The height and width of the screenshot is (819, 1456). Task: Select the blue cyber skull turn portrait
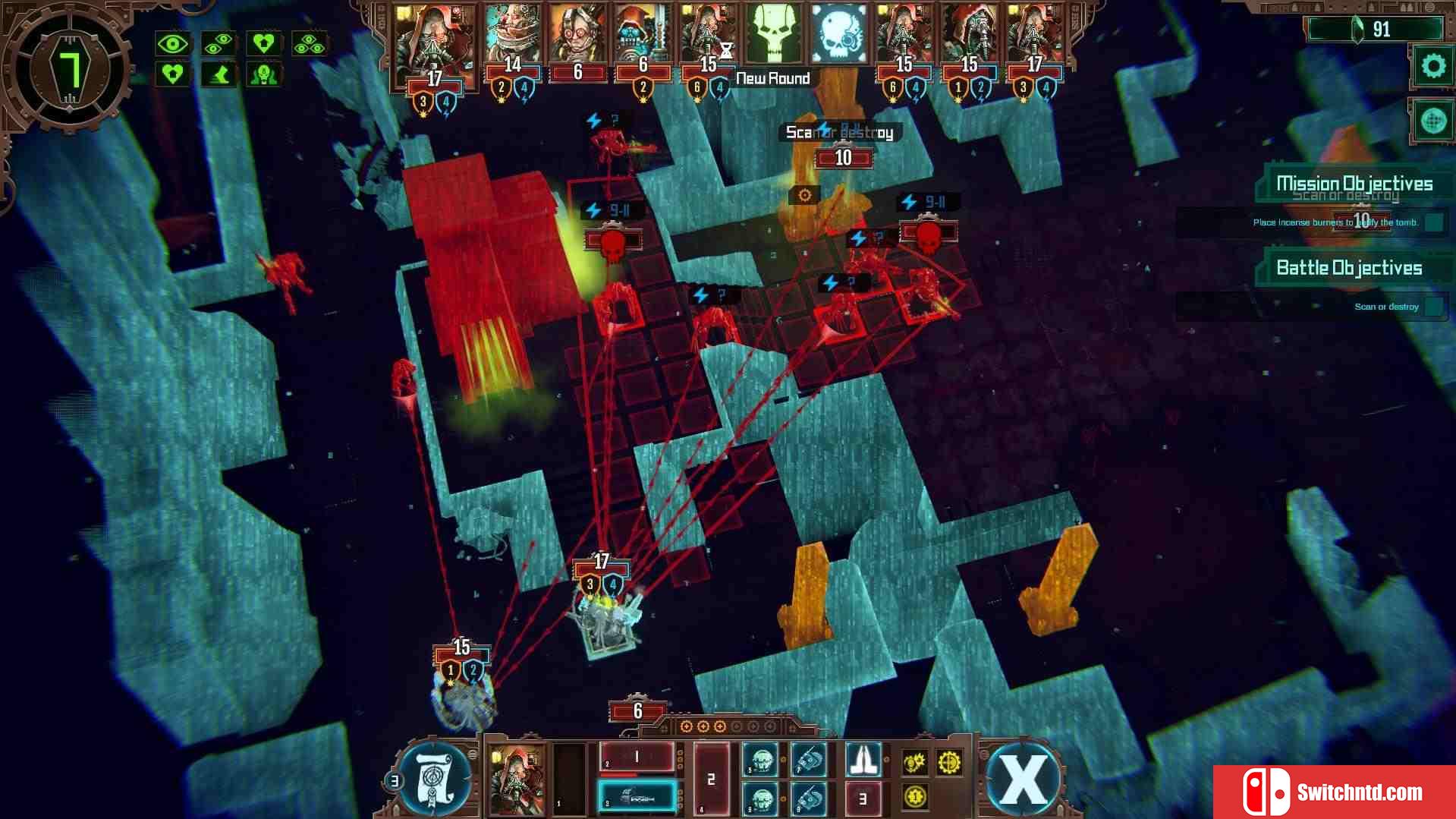[x=838, y=34]
